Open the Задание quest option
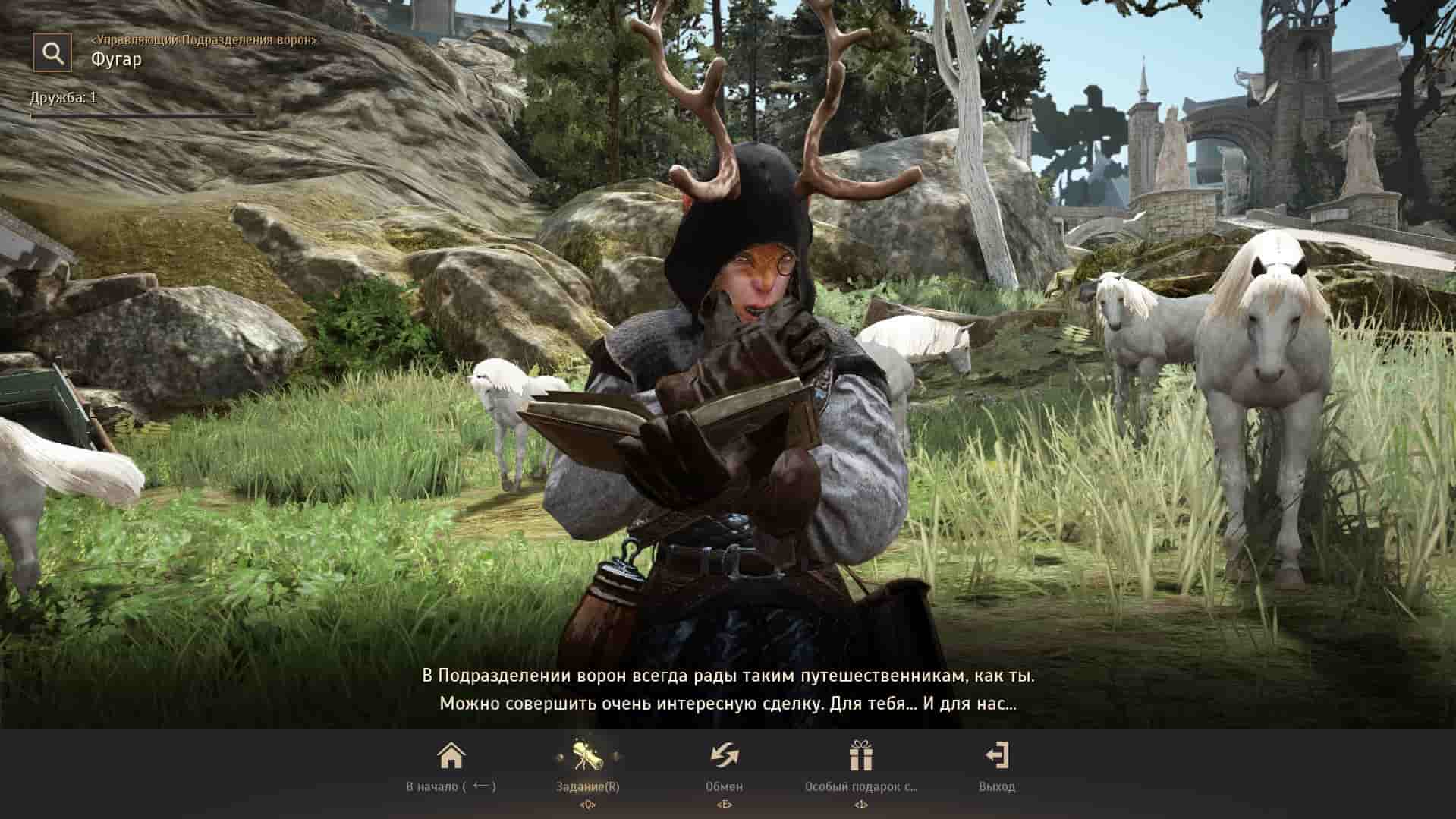This screenshot has width=1456, height=819. 587,765
